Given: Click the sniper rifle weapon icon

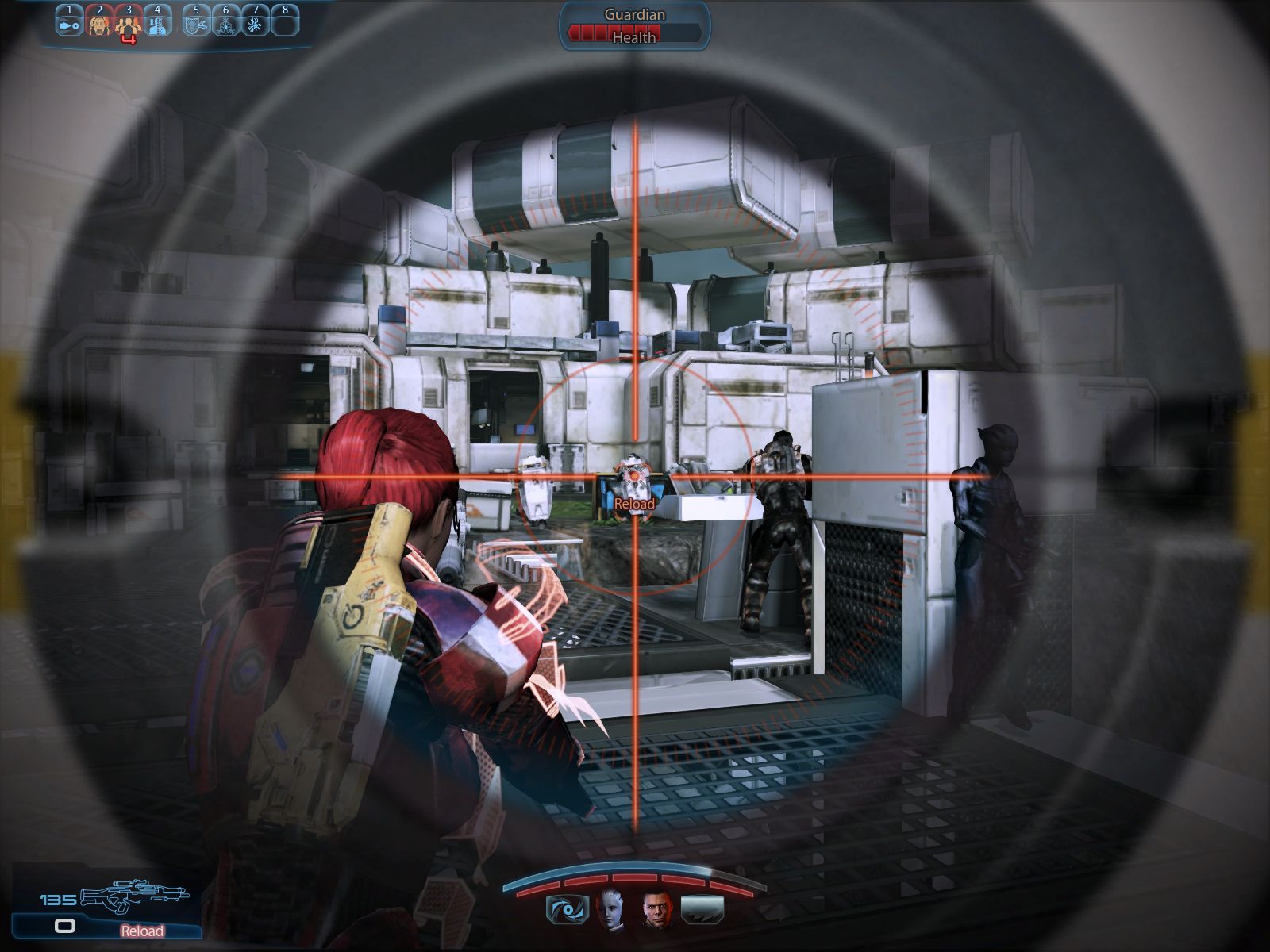Looking at the screenshot, I should click(x=135, y=896).
